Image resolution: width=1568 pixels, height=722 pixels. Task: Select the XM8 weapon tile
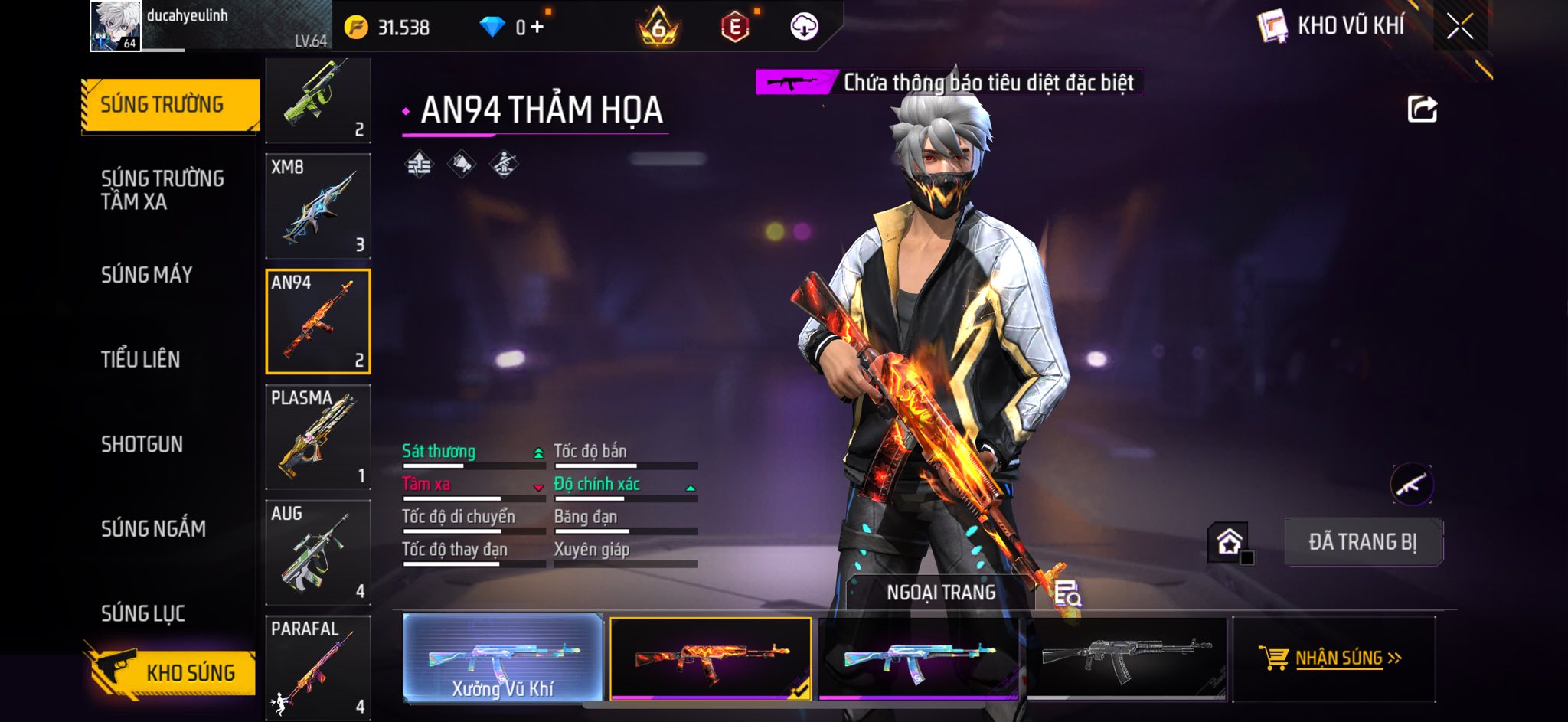(318, 206)
